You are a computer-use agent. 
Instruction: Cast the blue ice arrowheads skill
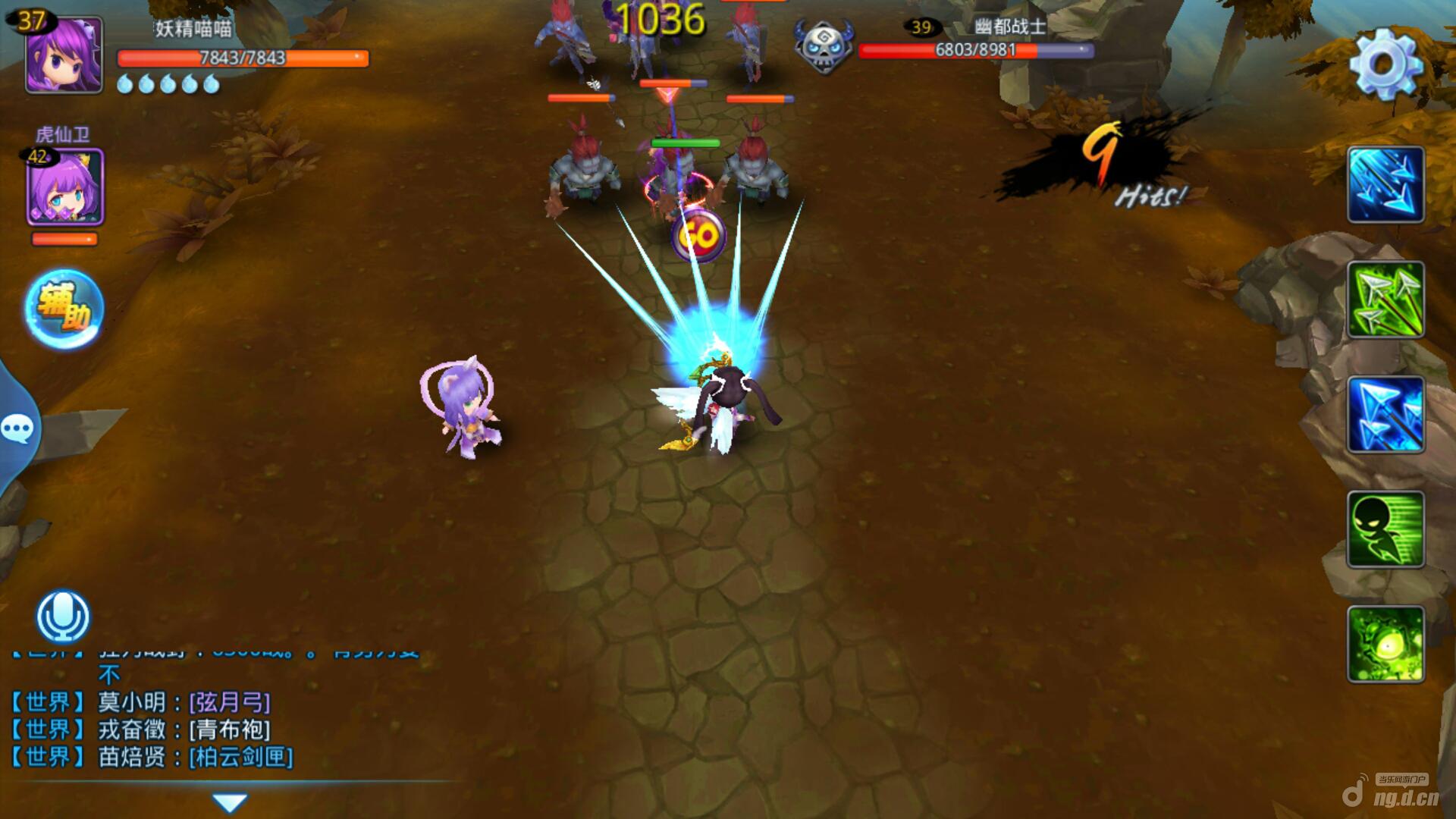pos(1385,416)
